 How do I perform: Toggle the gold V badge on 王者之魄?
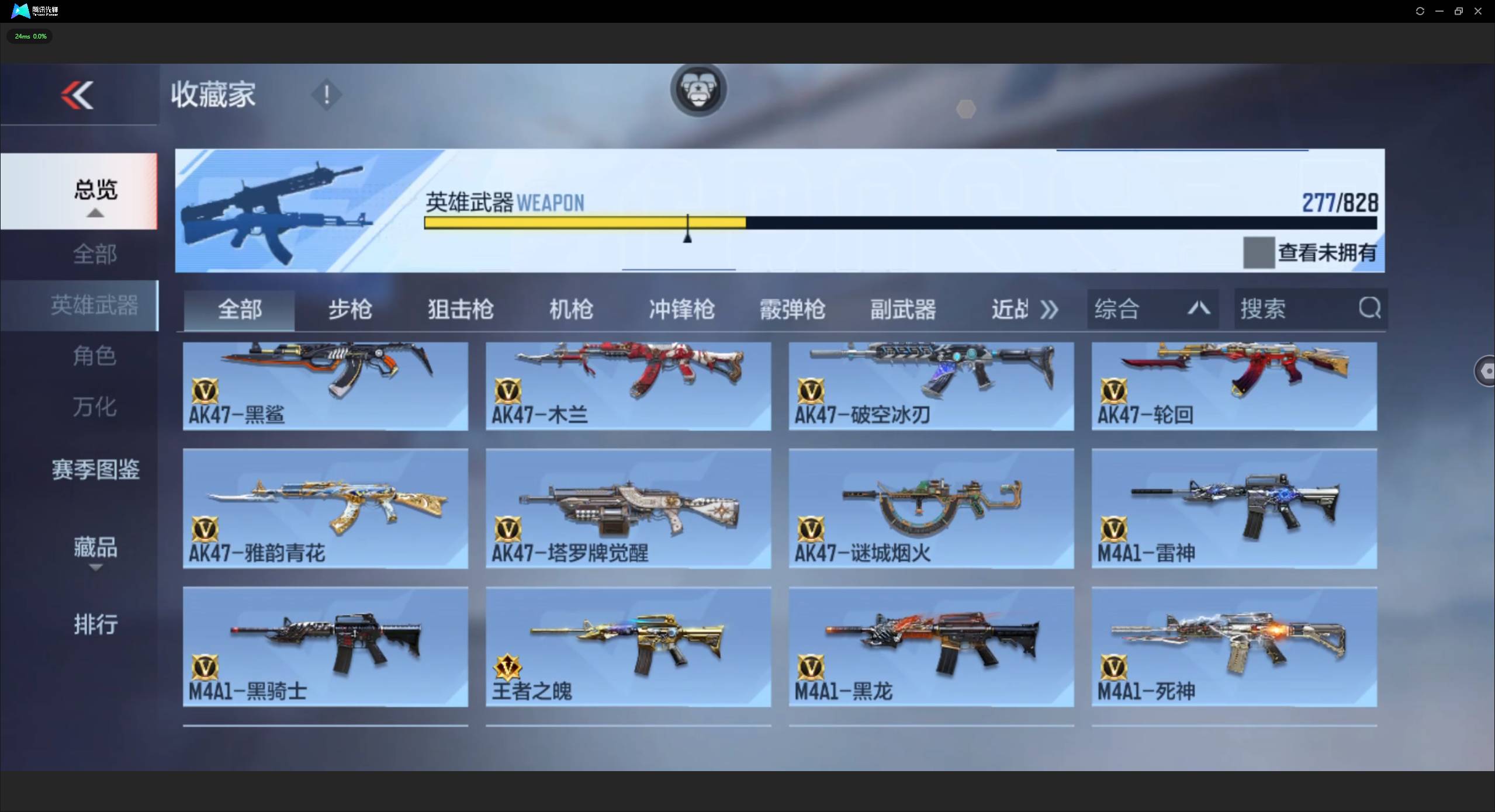(507, 668)
